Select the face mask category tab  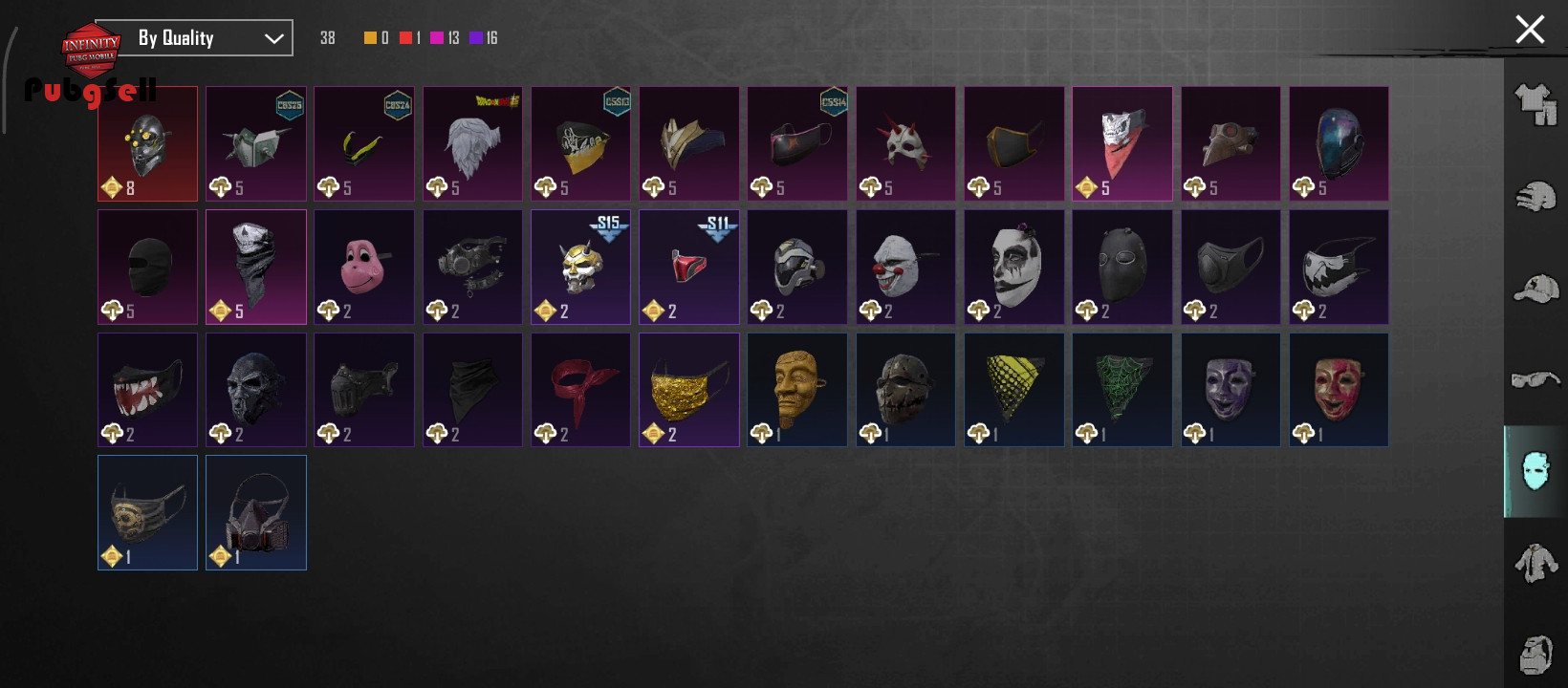click(x=1535, y=471)
